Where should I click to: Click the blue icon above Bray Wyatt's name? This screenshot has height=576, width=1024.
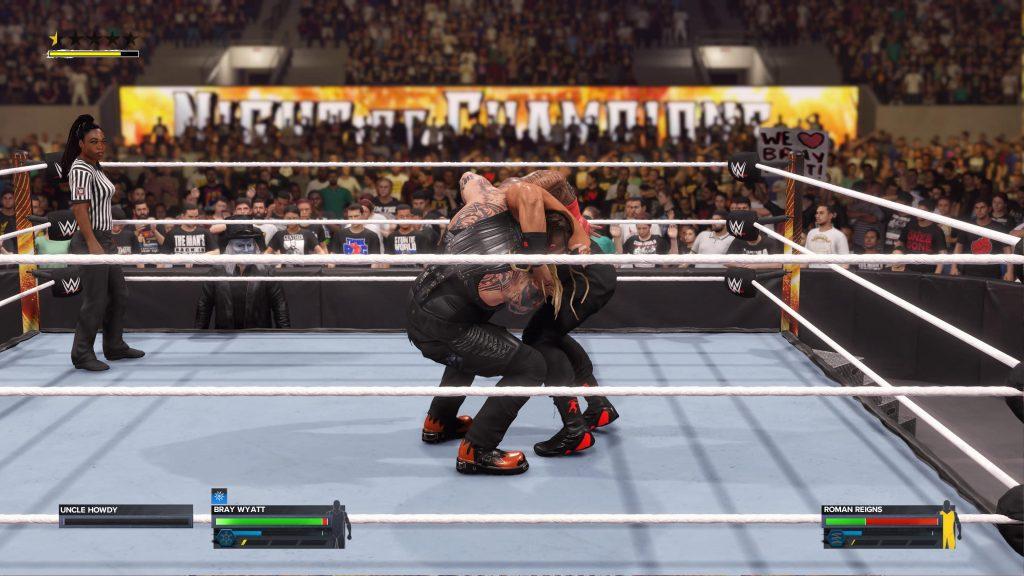(x=219, y=495)
